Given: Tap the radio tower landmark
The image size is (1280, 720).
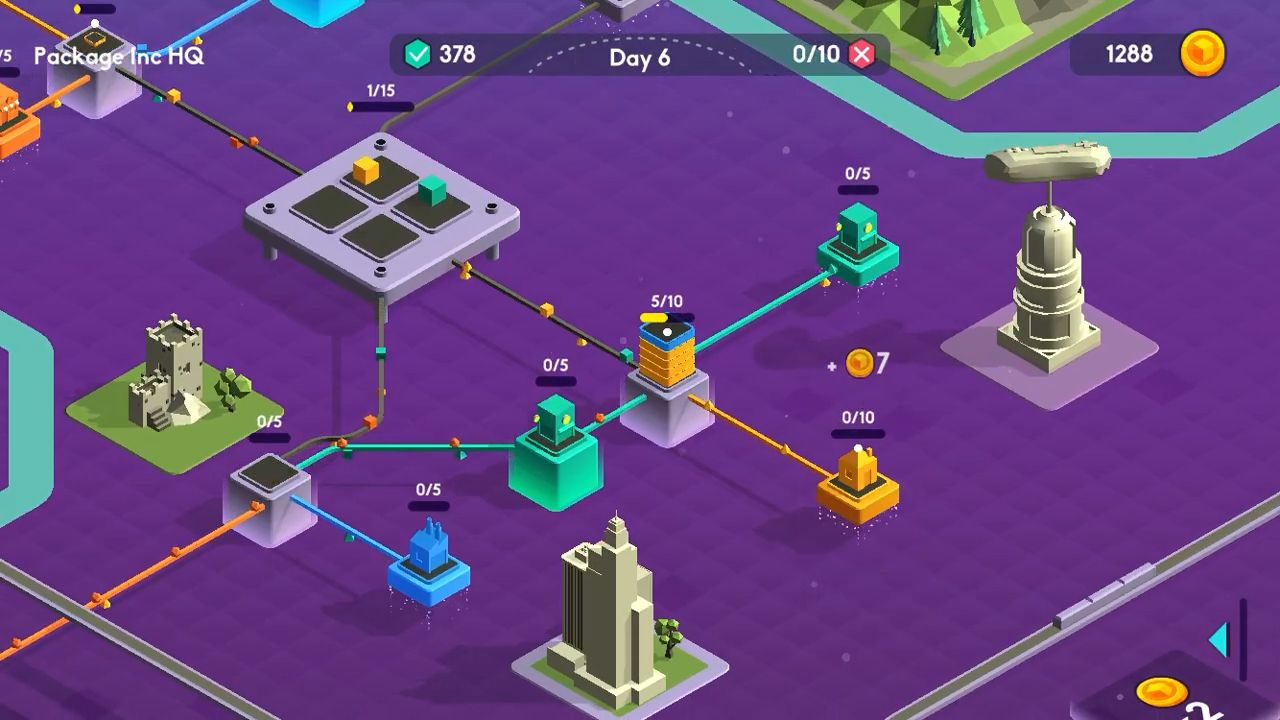Looking at the screenshot, I should coord(1048,270).
